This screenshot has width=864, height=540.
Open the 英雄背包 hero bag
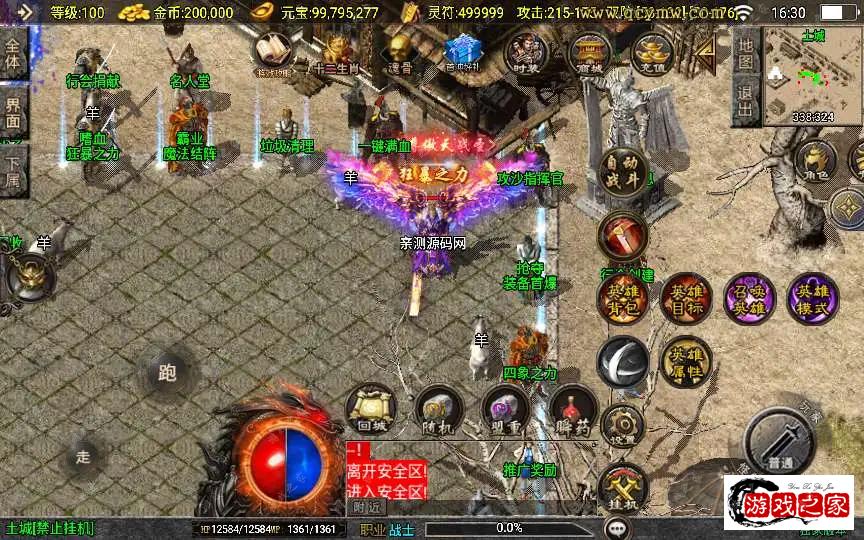623,298
